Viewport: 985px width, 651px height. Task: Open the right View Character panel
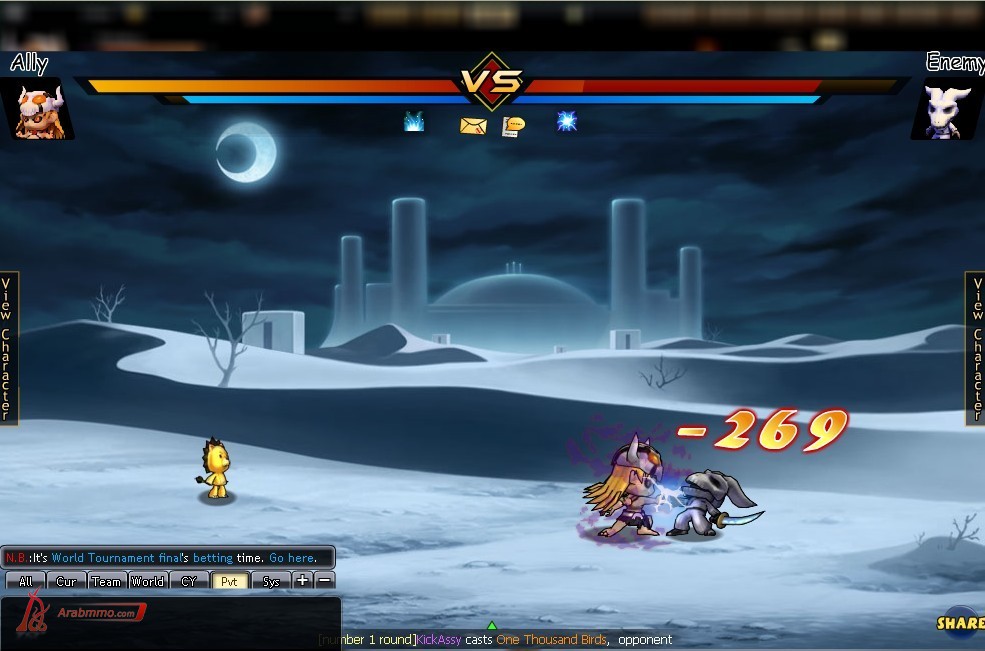point(976,348)
